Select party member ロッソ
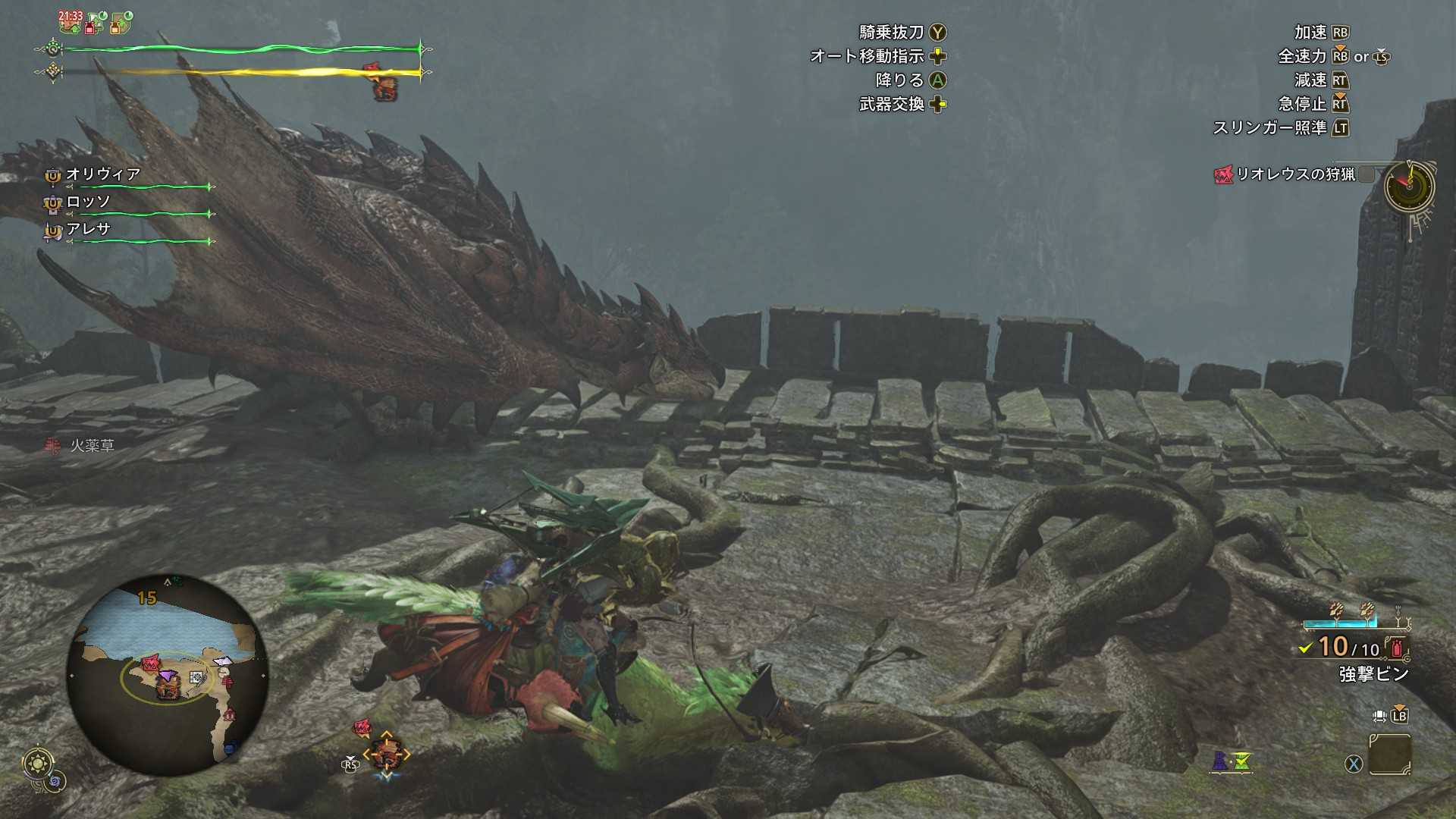 [88, 202]
